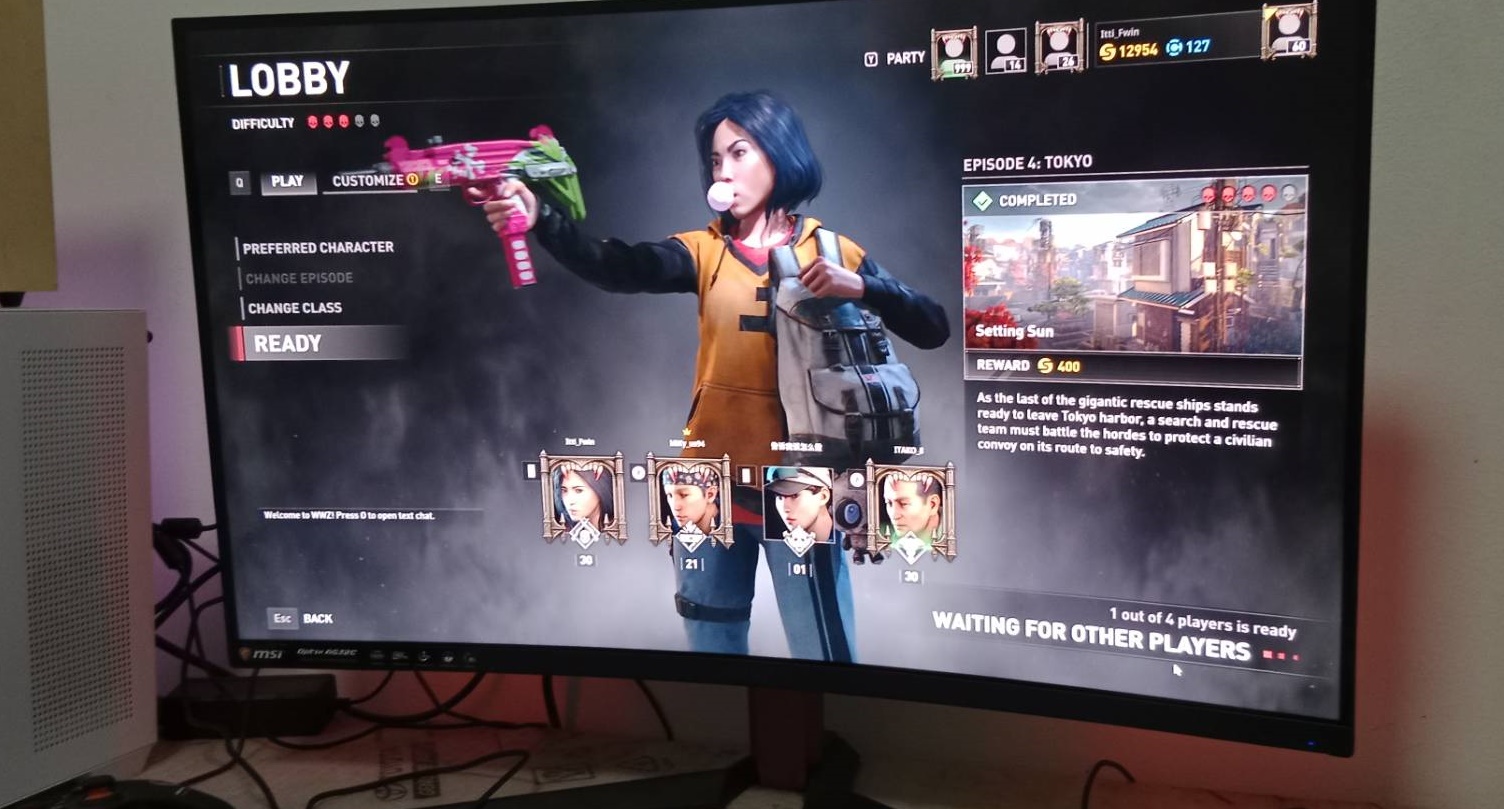Select the Preferred Character option
Viewport: 1504px width, 809px height.
point(318,247)
